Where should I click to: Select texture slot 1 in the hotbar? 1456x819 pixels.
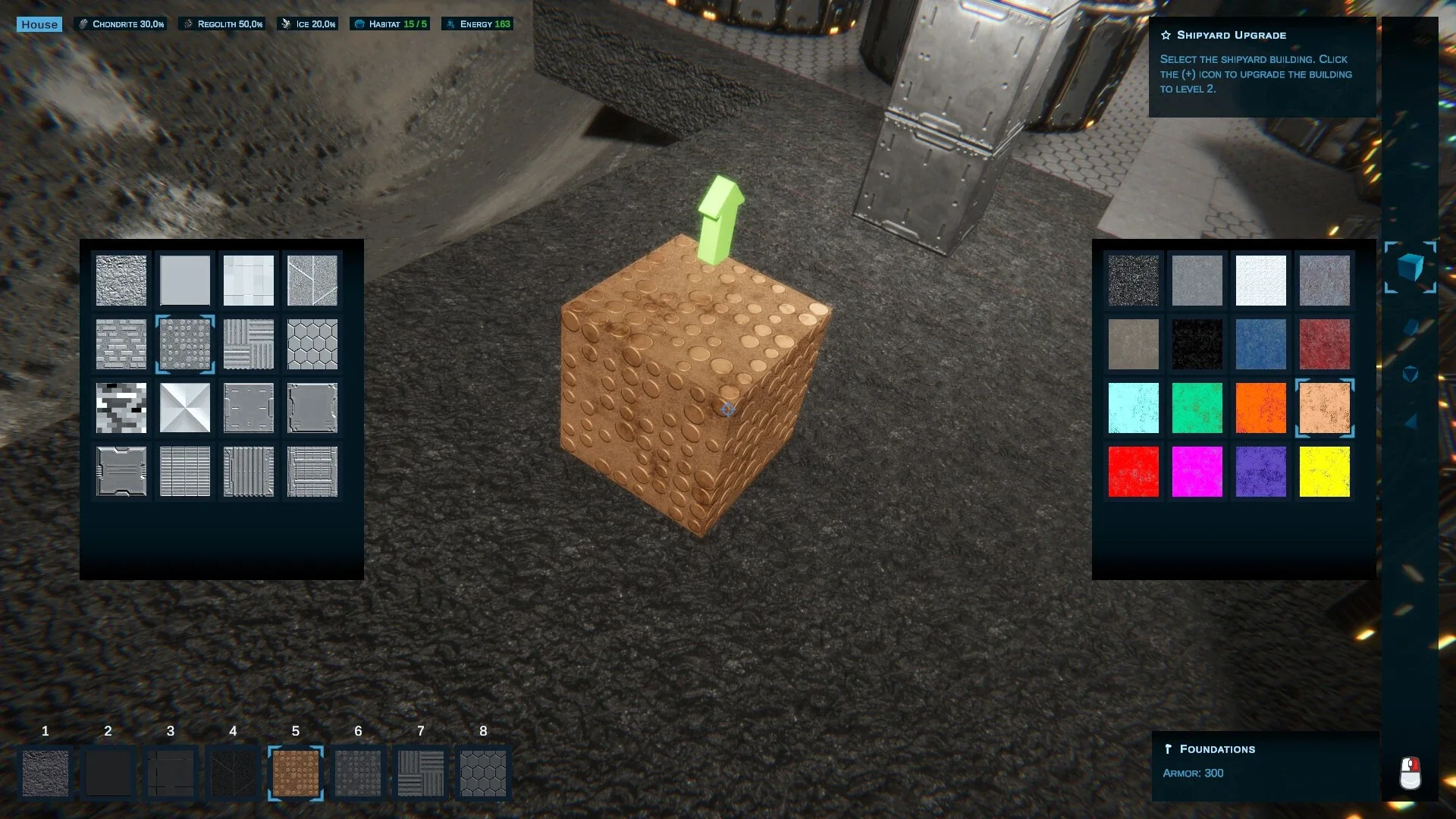click(45, 773)
